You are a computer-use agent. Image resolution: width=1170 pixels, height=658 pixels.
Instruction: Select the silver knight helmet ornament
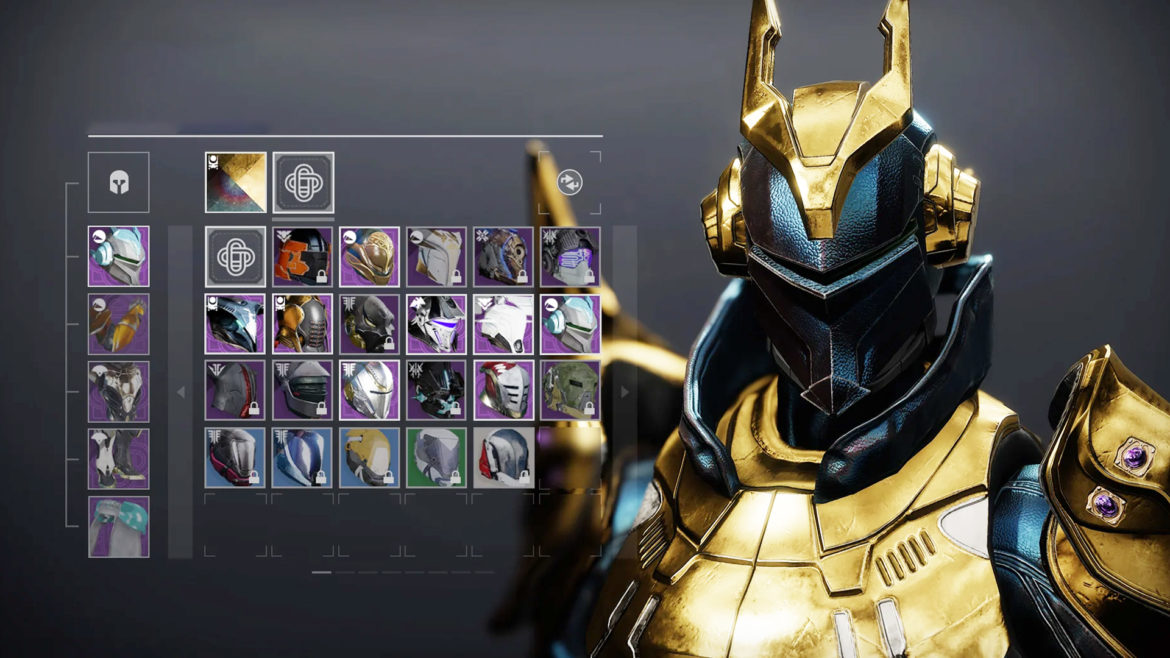(369, 391)
